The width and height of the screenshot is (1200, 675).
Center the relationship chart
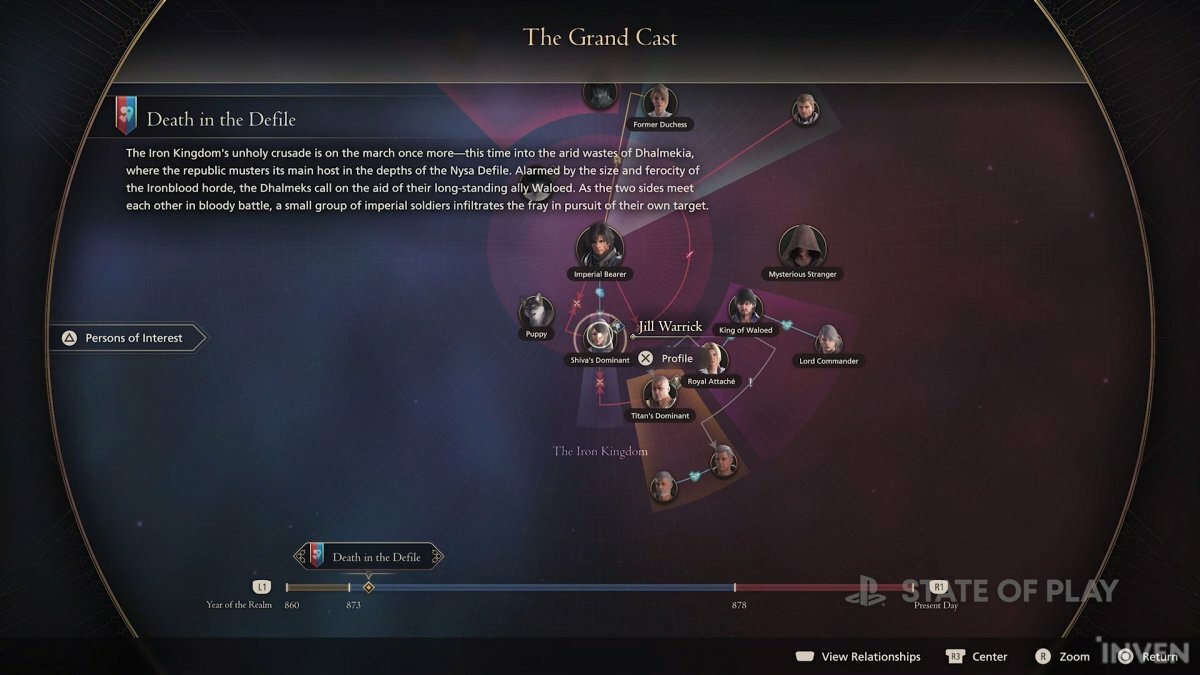pos(978,657)
